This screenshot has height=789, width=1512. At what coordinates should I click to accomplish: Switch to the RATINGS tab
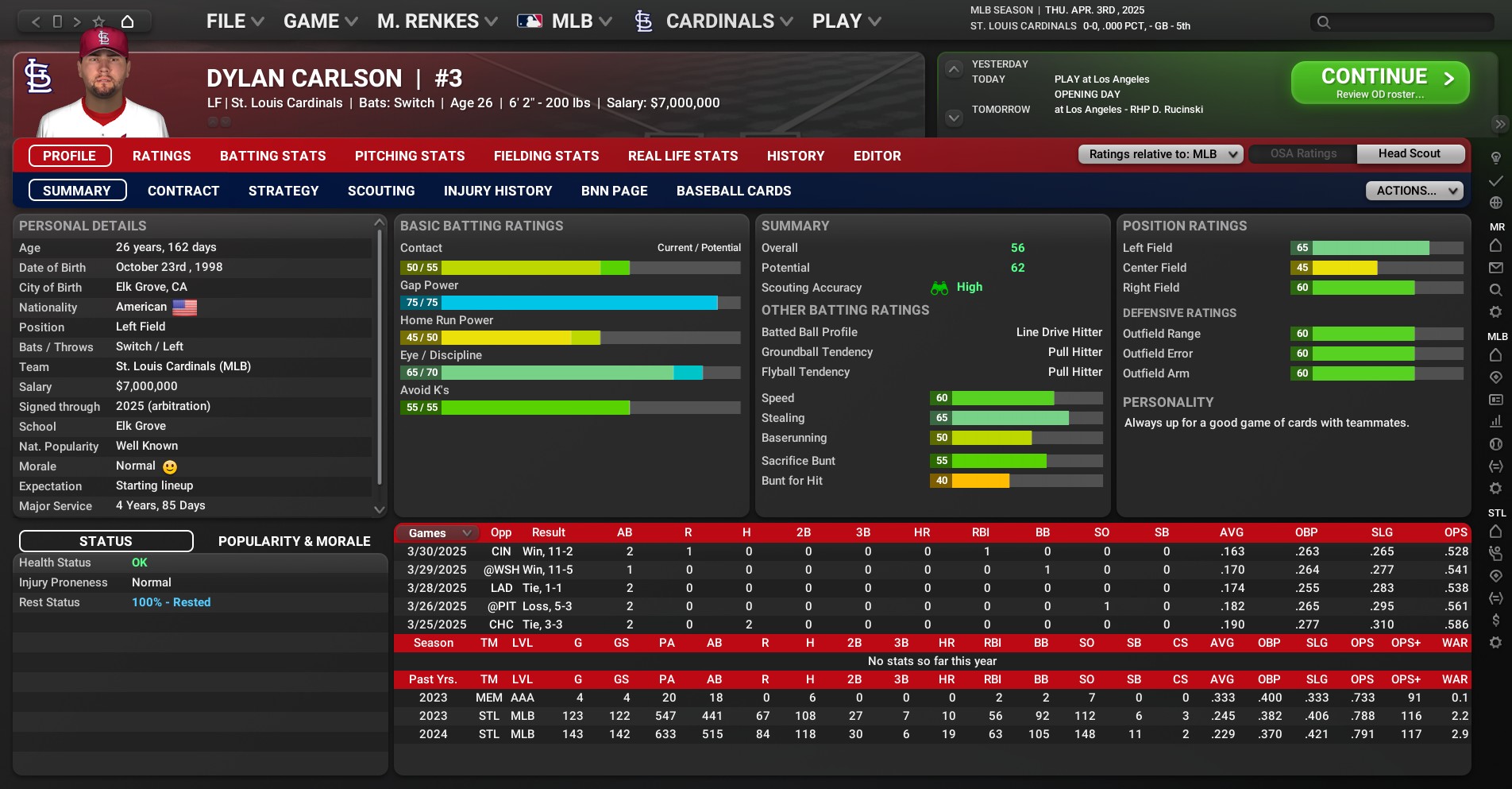(161, 156)
